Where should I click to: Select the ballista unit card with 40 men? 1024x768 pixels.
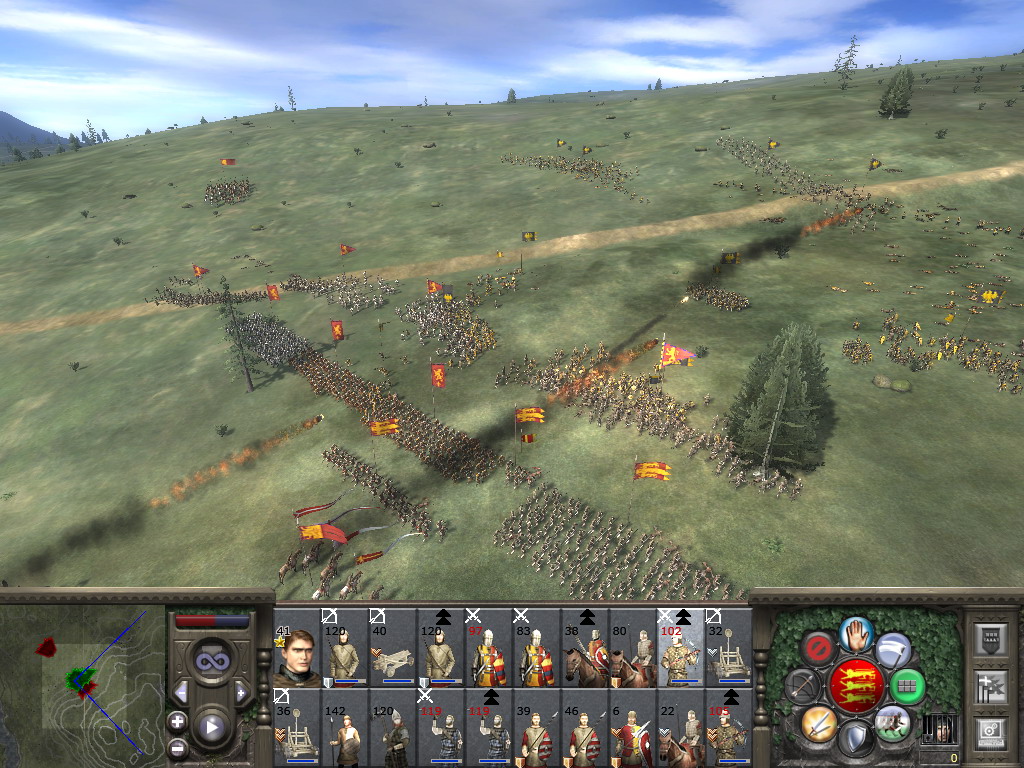[392, 648]
